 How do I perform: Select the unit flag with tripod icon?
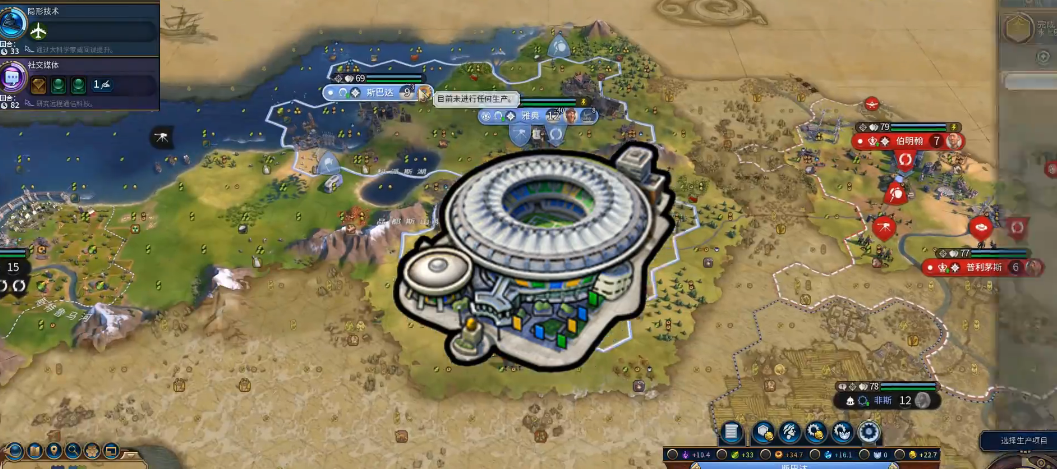[x=162, y=135]
